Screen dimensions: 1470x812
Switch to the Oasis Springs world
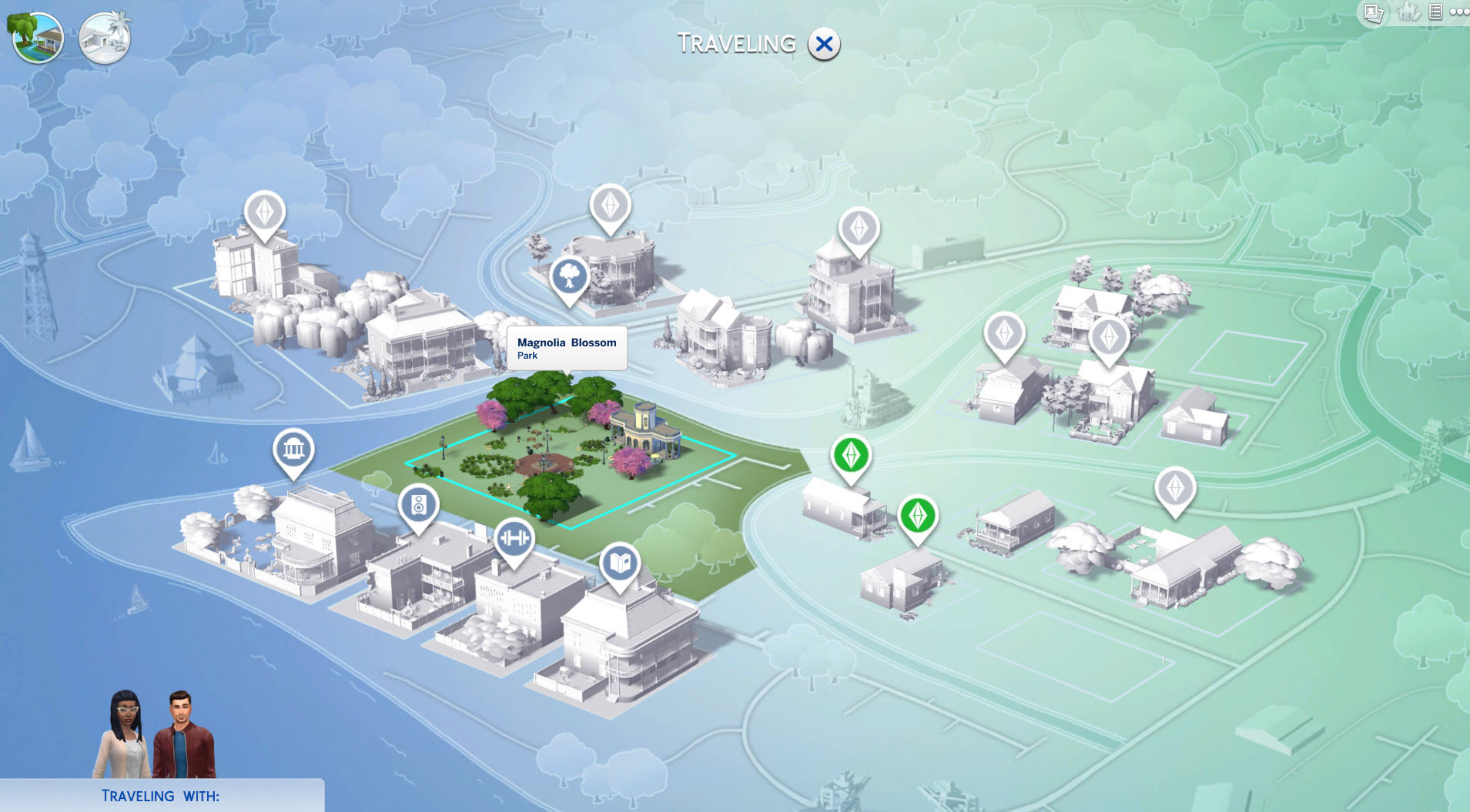point(105,37)
